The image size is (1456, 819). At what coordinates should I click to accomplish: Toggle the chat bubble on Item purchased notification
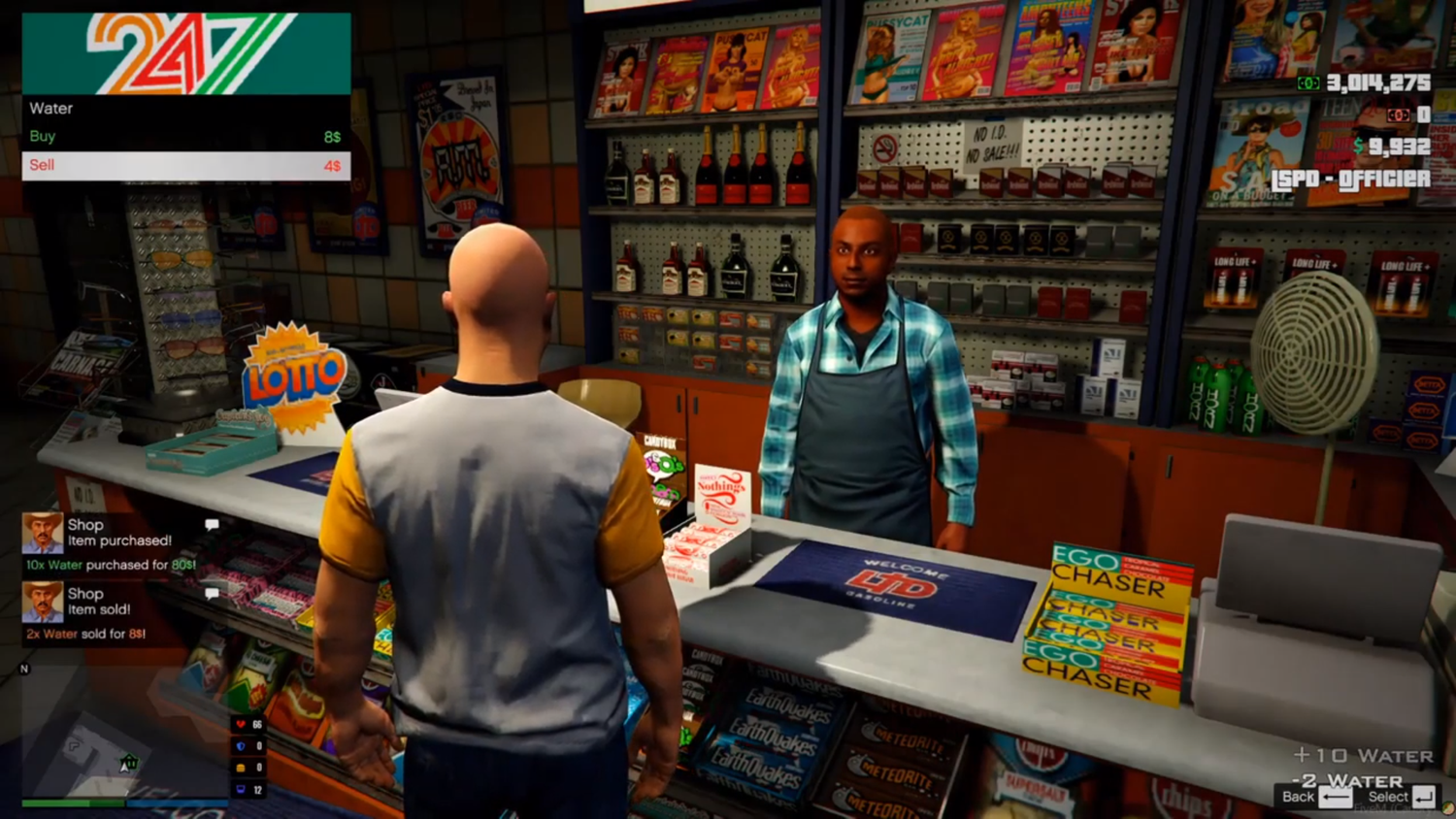tap(212, 524)
